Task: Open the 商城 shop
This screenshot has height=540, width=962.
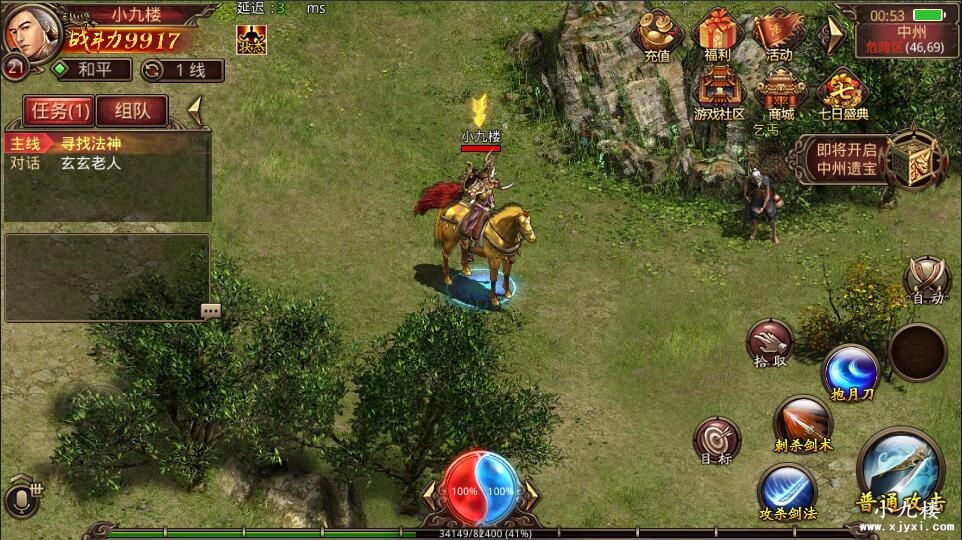Action: (x=781, y=94)
